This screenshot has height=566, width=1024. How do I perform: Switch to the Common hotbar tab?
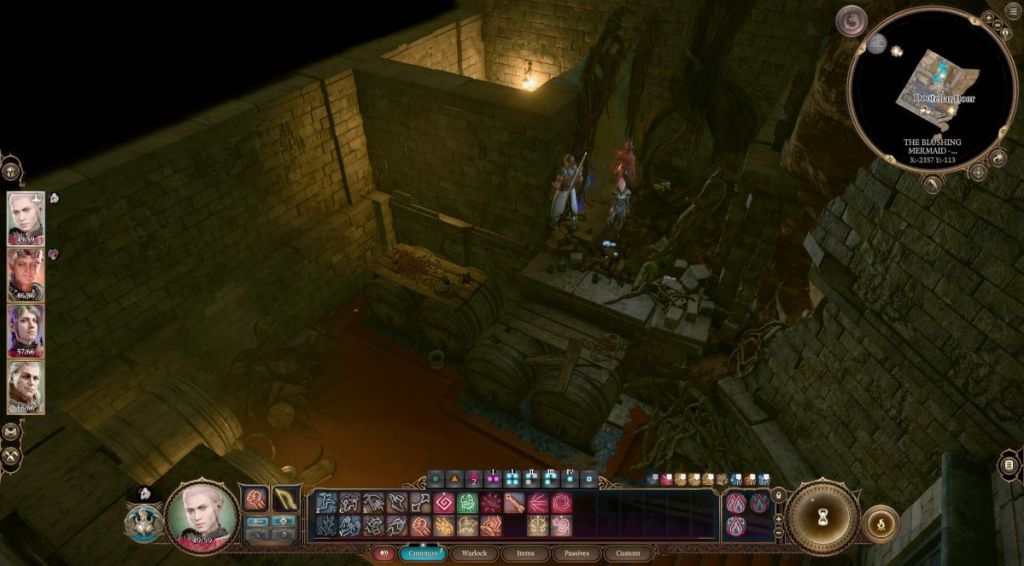click(x=422, y=553)
